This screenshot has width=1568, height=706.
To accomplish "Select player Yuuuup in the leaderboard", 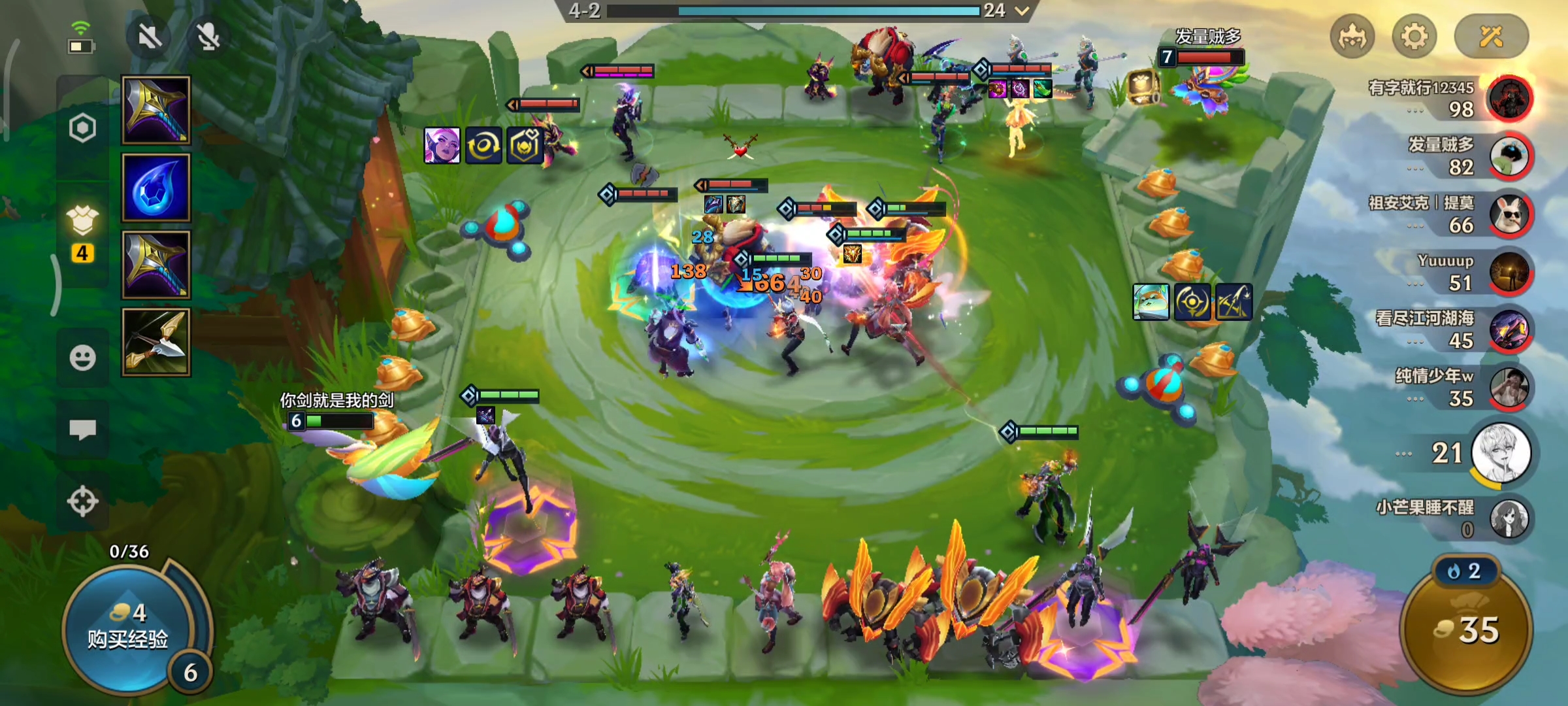I will [x=1509, y=272].
